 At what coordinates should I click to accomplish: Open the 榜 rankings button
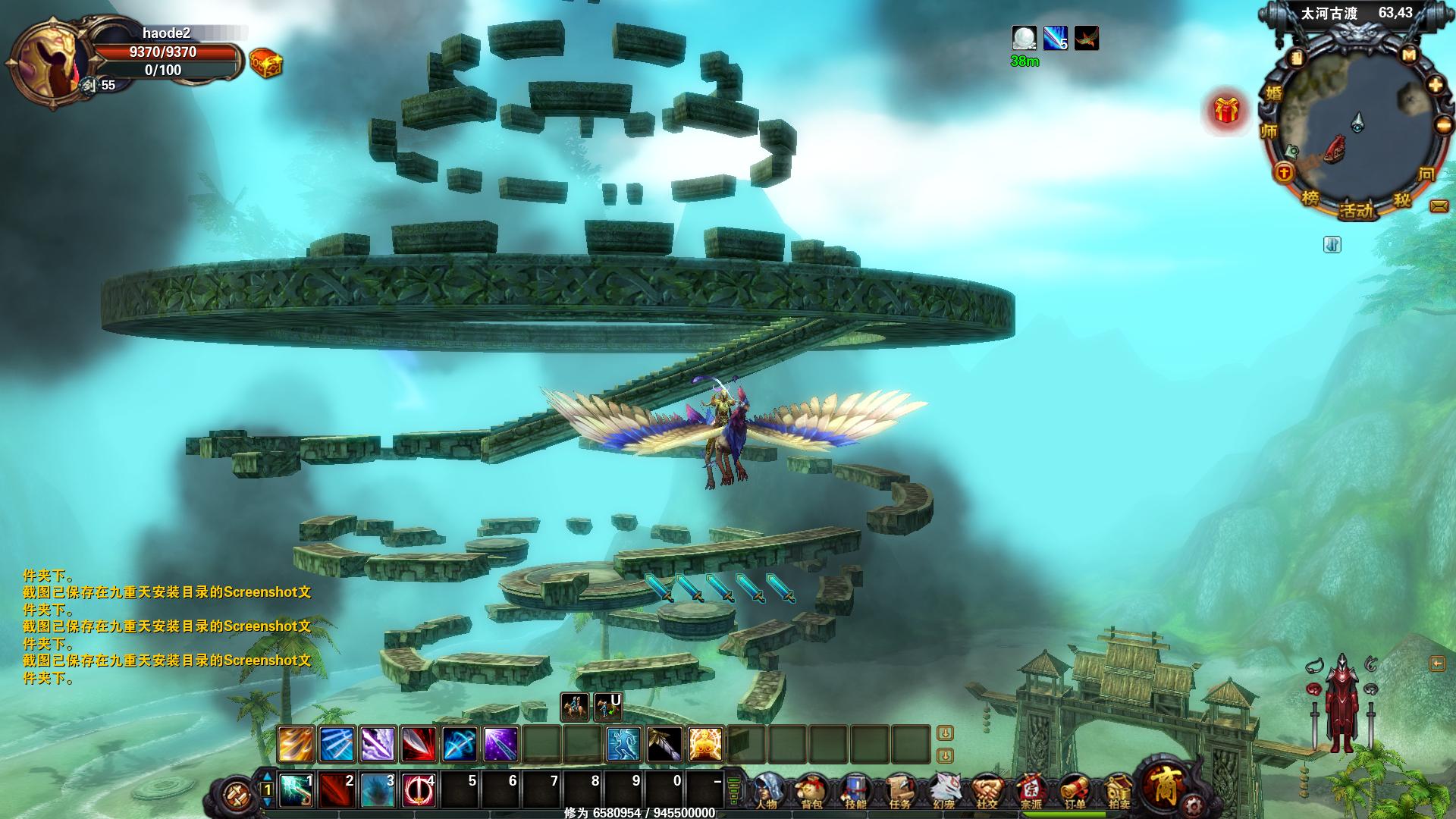(1310, 199)
